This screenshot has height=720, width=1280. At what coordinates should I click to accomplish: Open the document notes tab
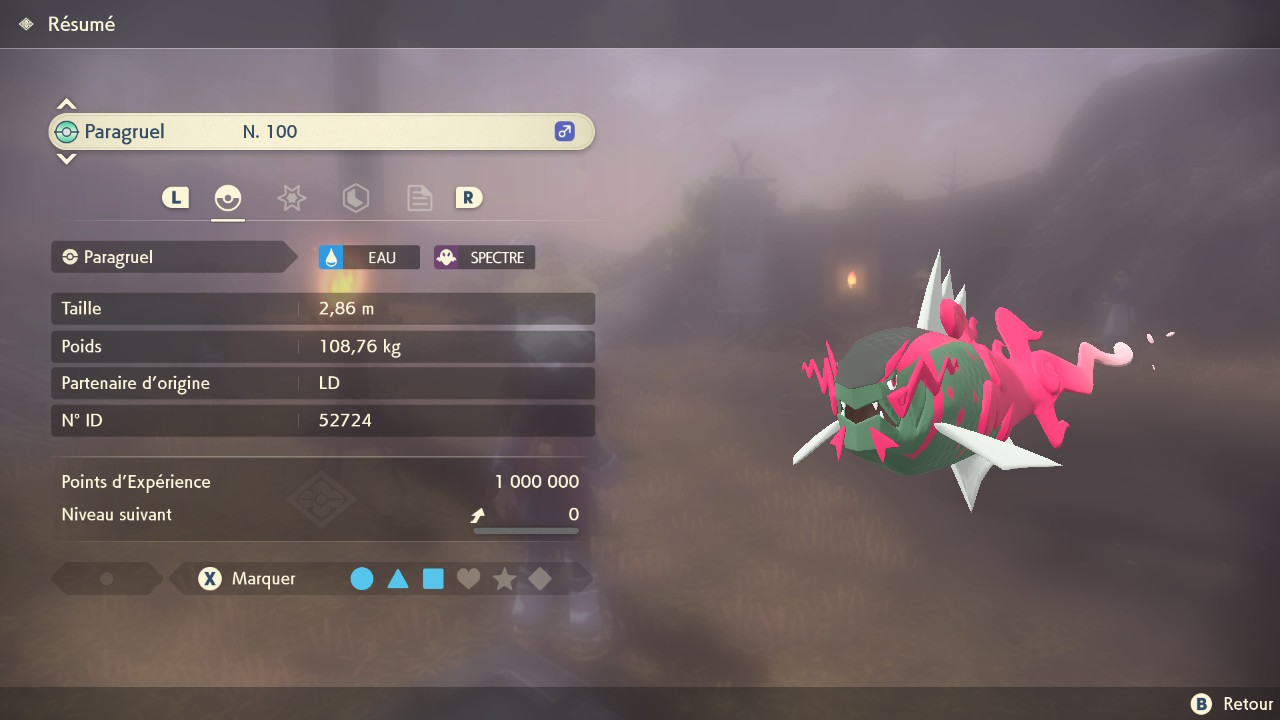pos(419,198)
